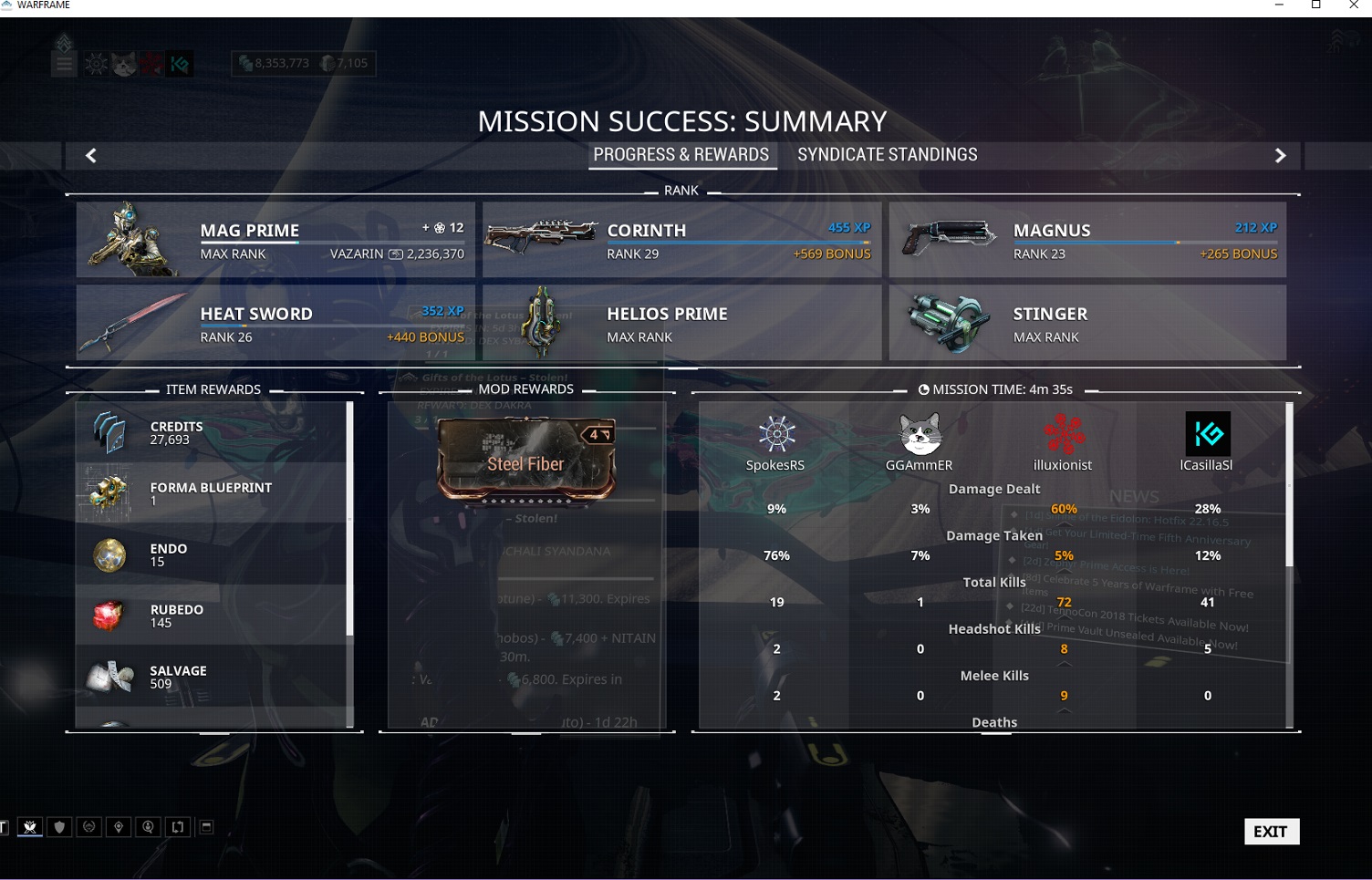Click the Endo reward row
This screenshot has height=880, width=1372.
(x=212, y=554)
